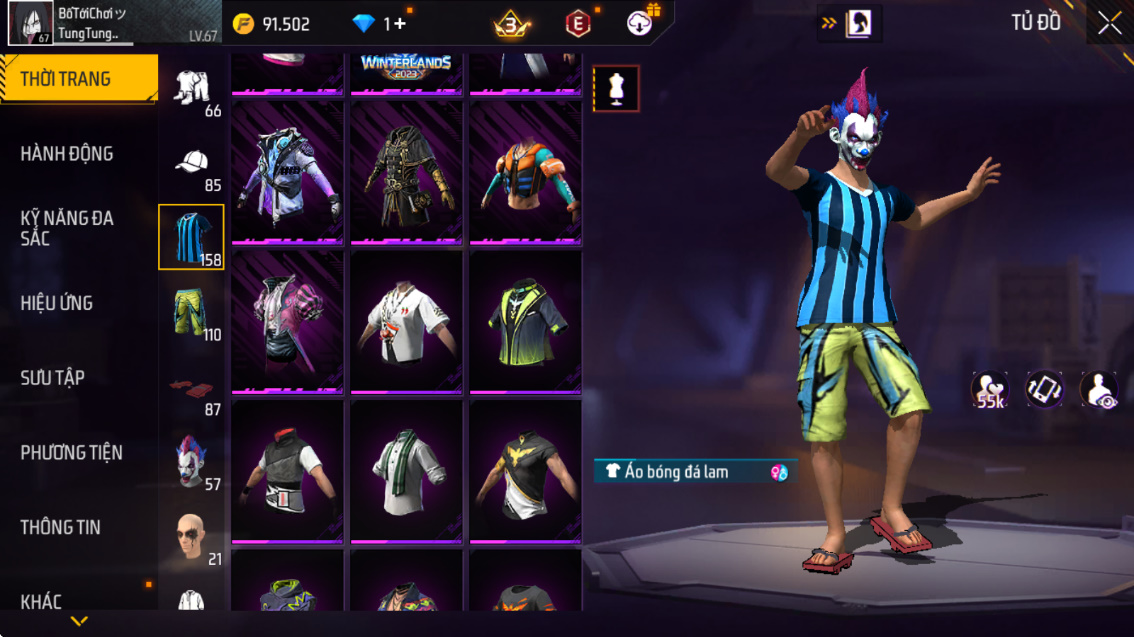Open the clown mask category
The height and width of the screenshot is (637, 1134).
tap(191, 463)
